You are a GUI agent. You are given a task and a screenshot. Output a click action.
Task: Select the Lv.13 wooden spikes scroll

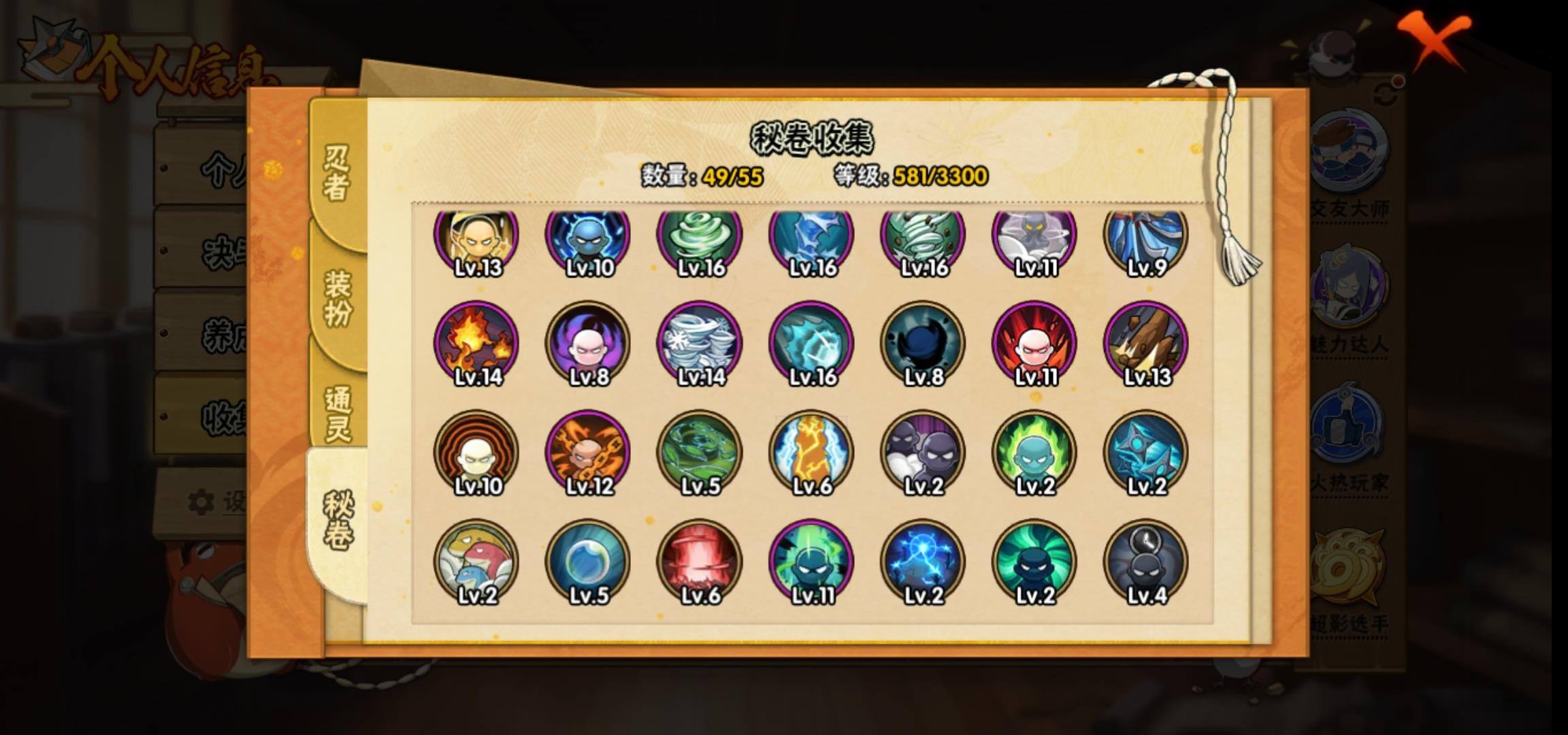tap(1146, 344)
